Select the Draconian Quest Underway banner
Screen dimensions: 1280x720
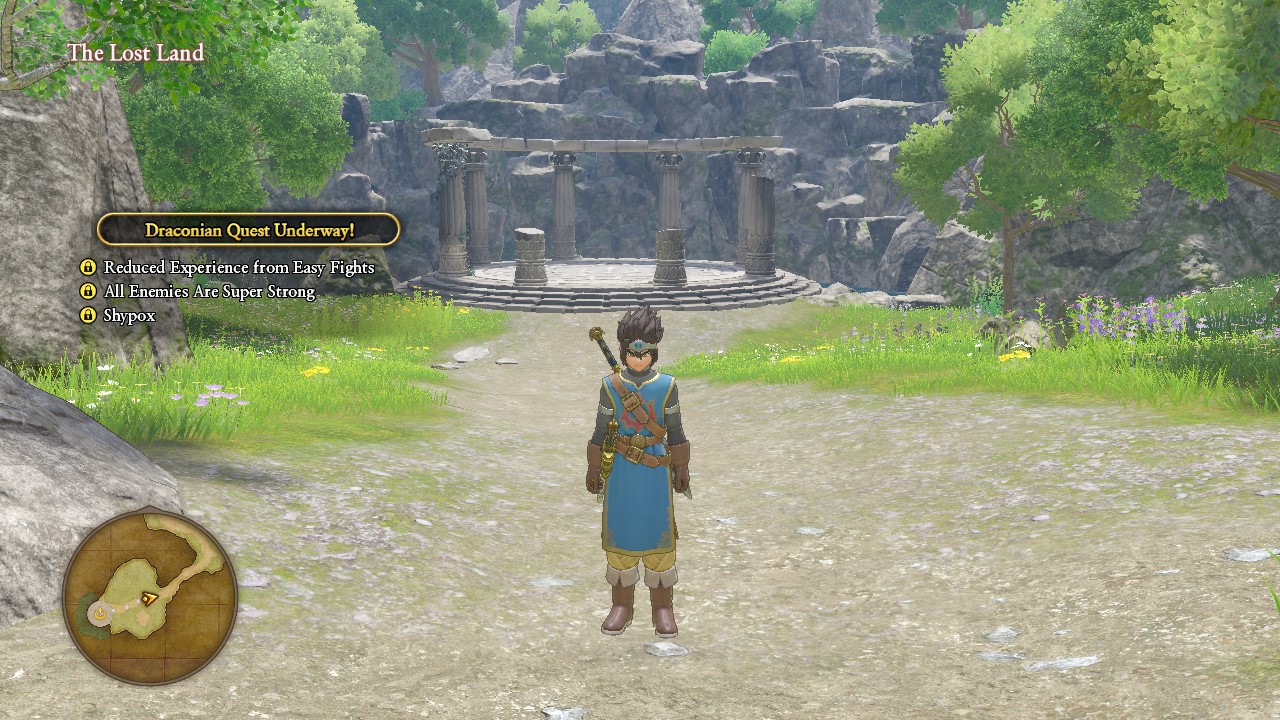click(249, 230)
